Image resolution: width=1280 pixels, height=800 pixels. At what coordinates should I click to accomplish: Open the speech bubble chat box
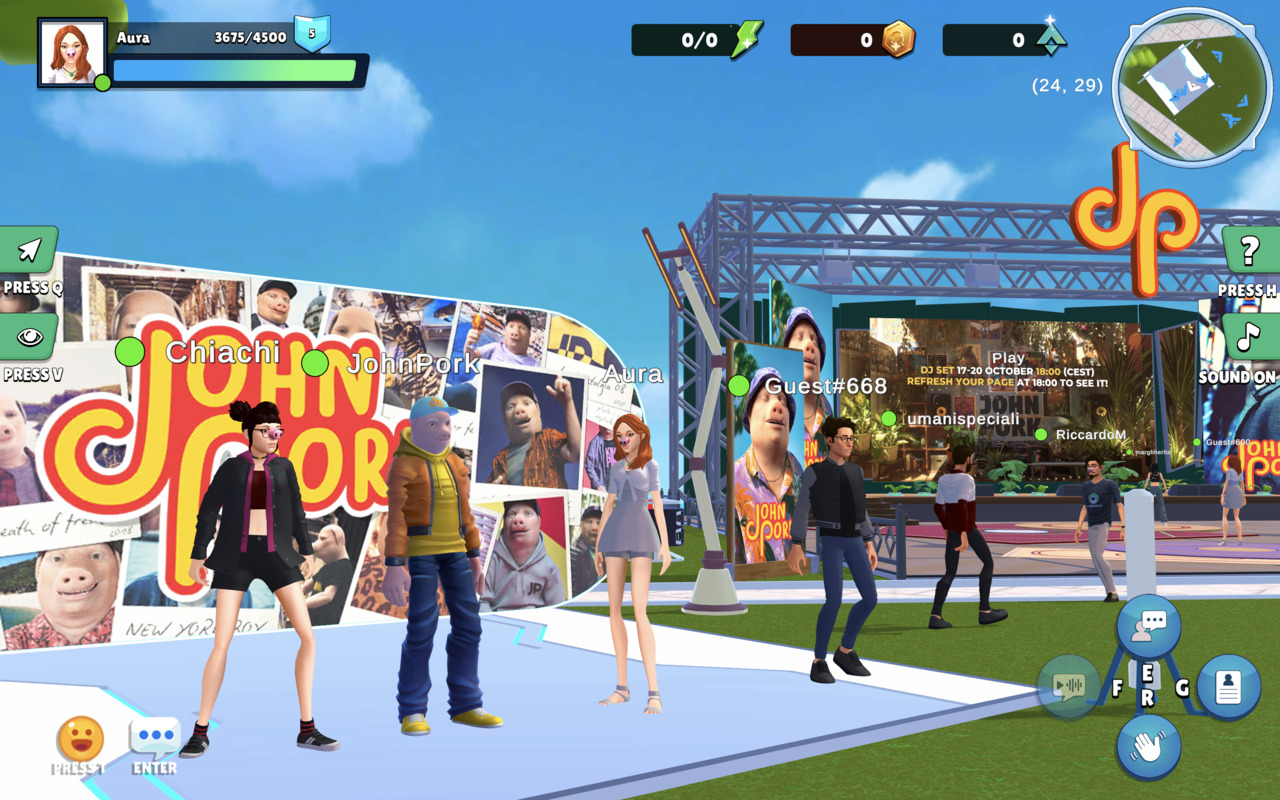(x=155, y=740)
